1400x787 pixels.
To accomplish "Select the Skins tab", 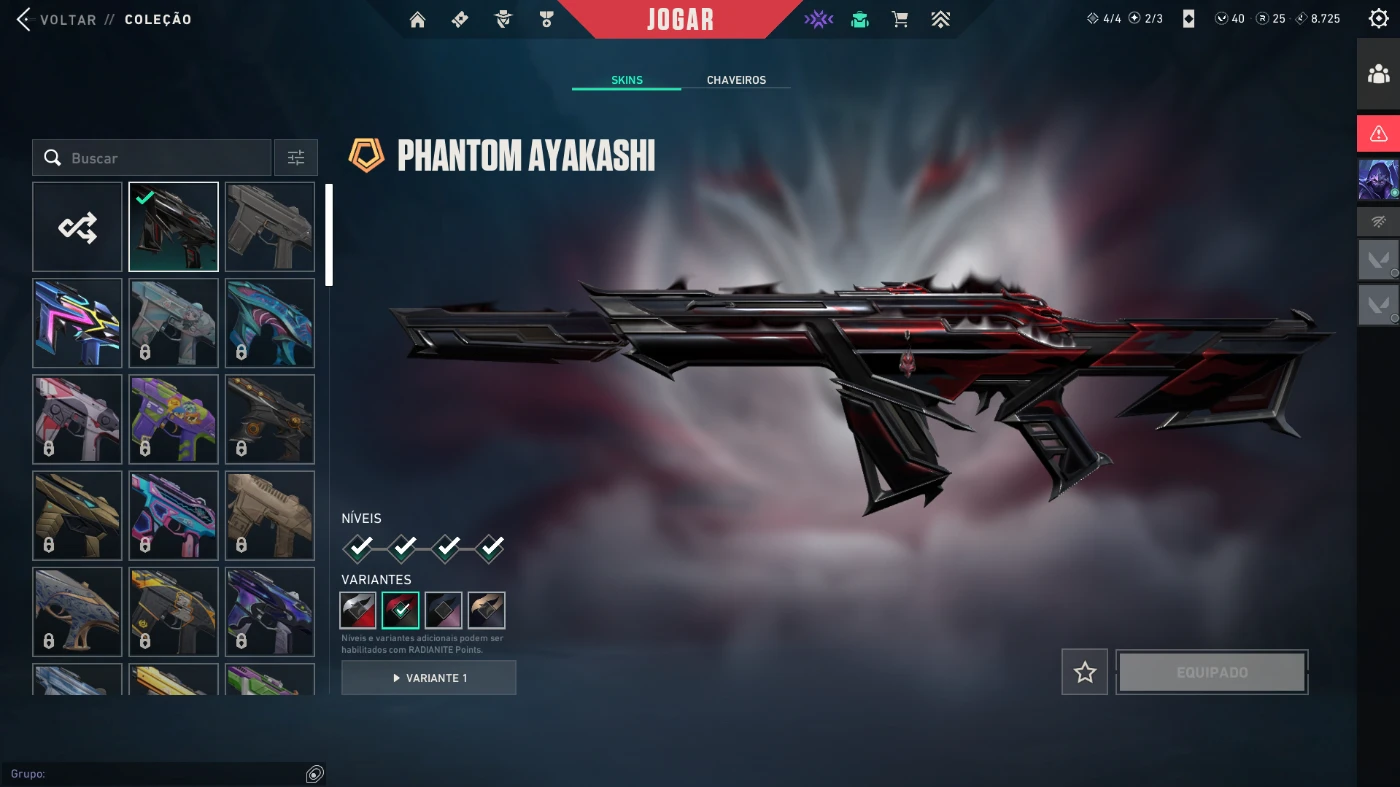I will coord(627,80).
